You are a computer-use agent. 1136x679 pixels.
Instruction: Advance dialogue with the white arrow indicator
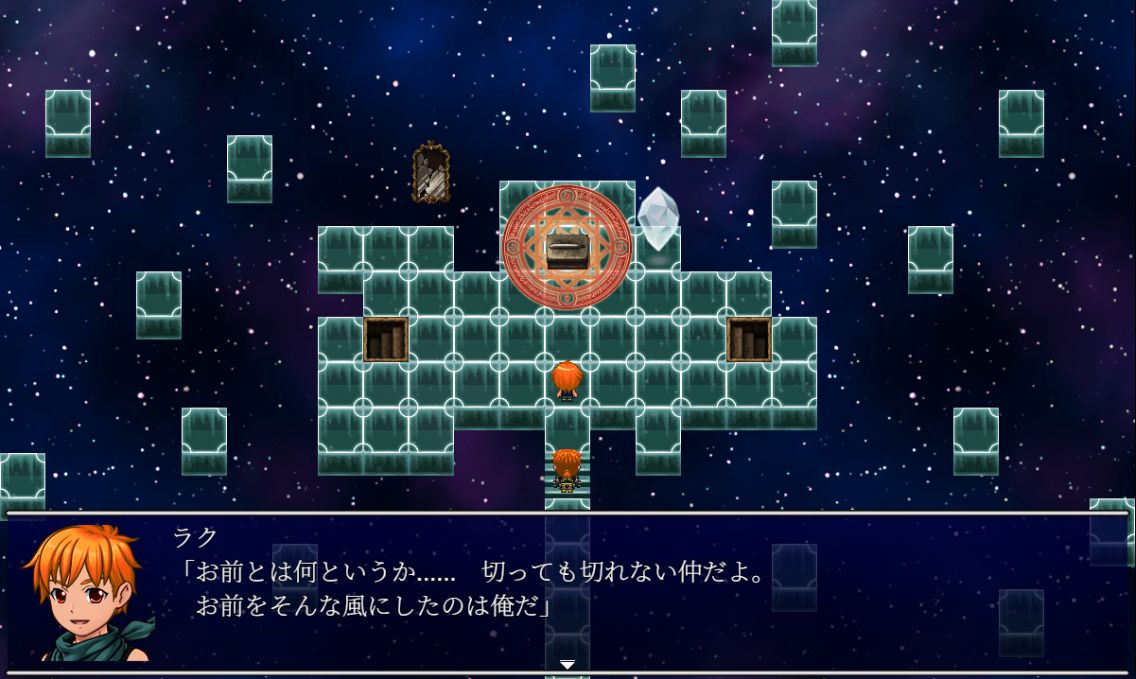[567, 664]
